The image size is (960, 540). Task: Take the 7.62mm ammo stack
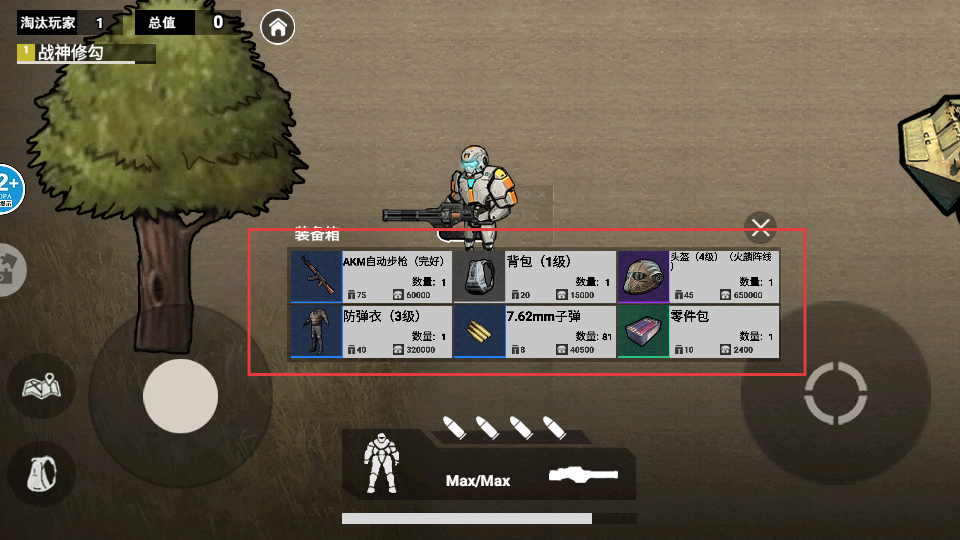click(x=534, y=332)
